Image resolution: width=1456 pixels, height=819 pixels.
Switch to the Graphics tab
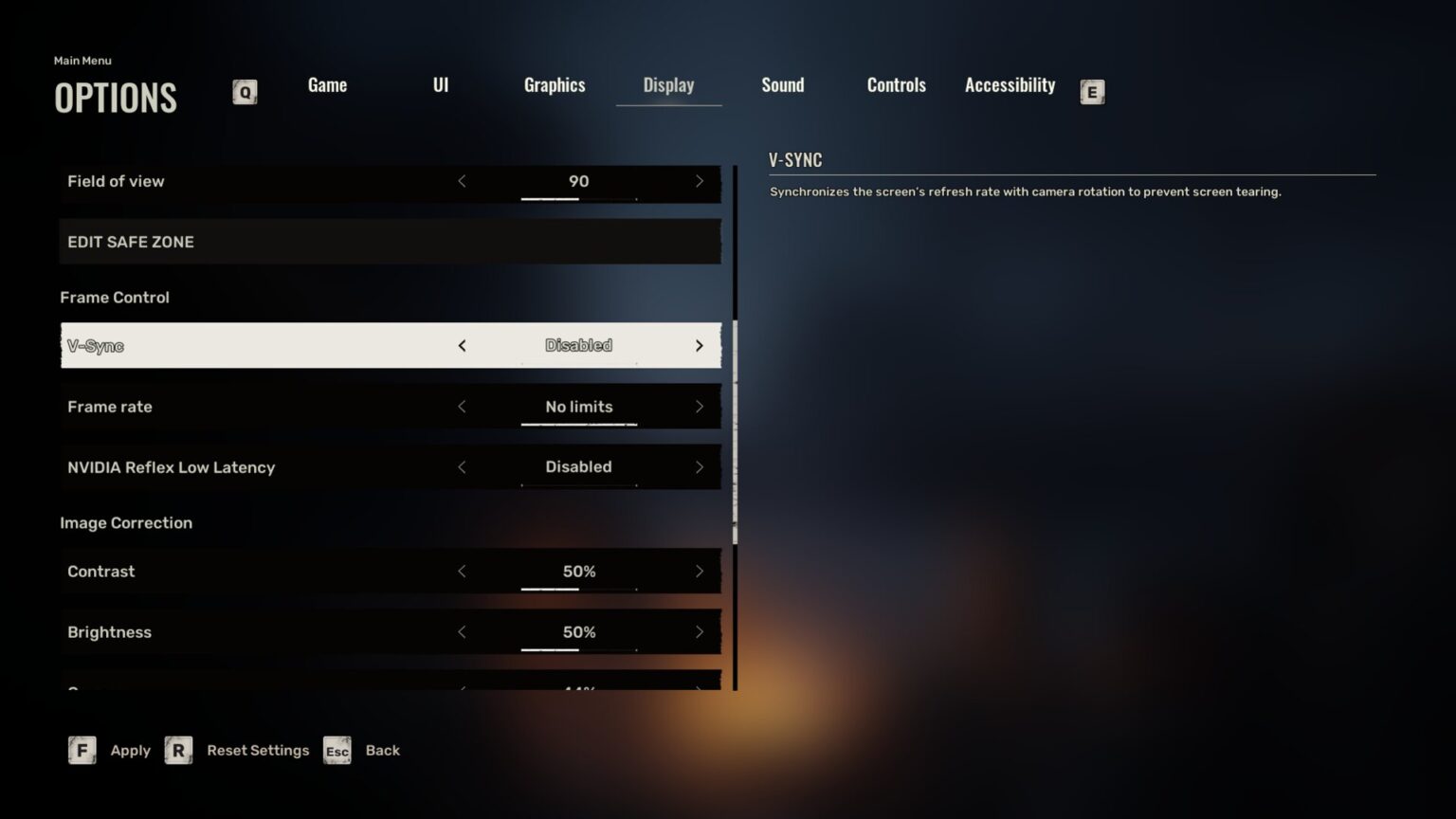[555, 85]
